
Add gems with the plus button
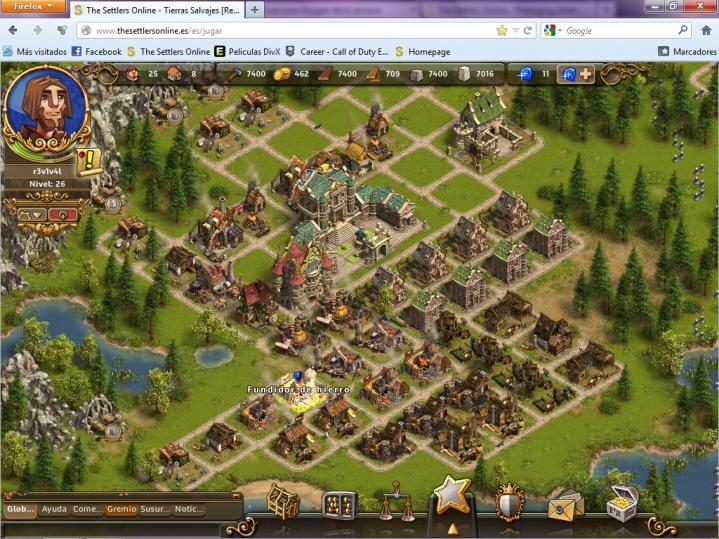pos(586,74)
